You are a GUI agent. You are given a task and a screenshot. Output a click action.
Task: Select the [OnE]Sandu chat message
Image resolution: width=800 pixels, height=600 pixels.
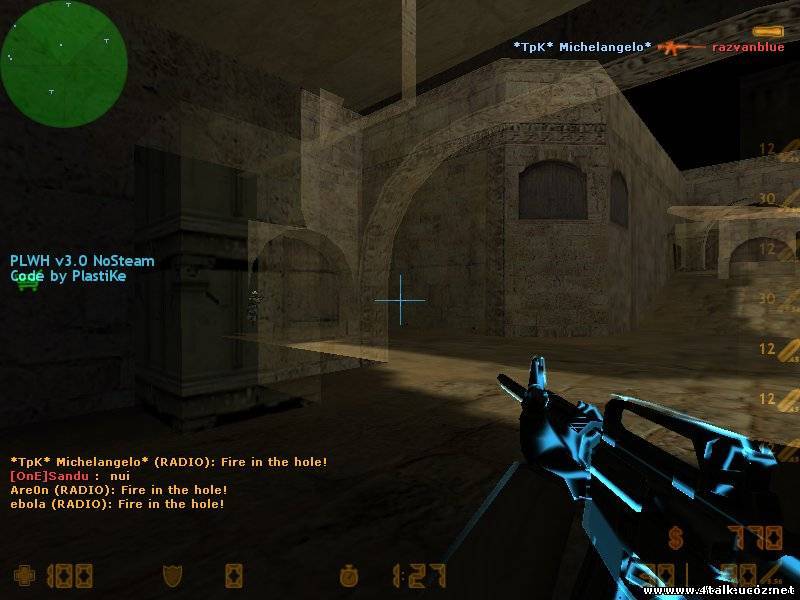pos(70,476)
